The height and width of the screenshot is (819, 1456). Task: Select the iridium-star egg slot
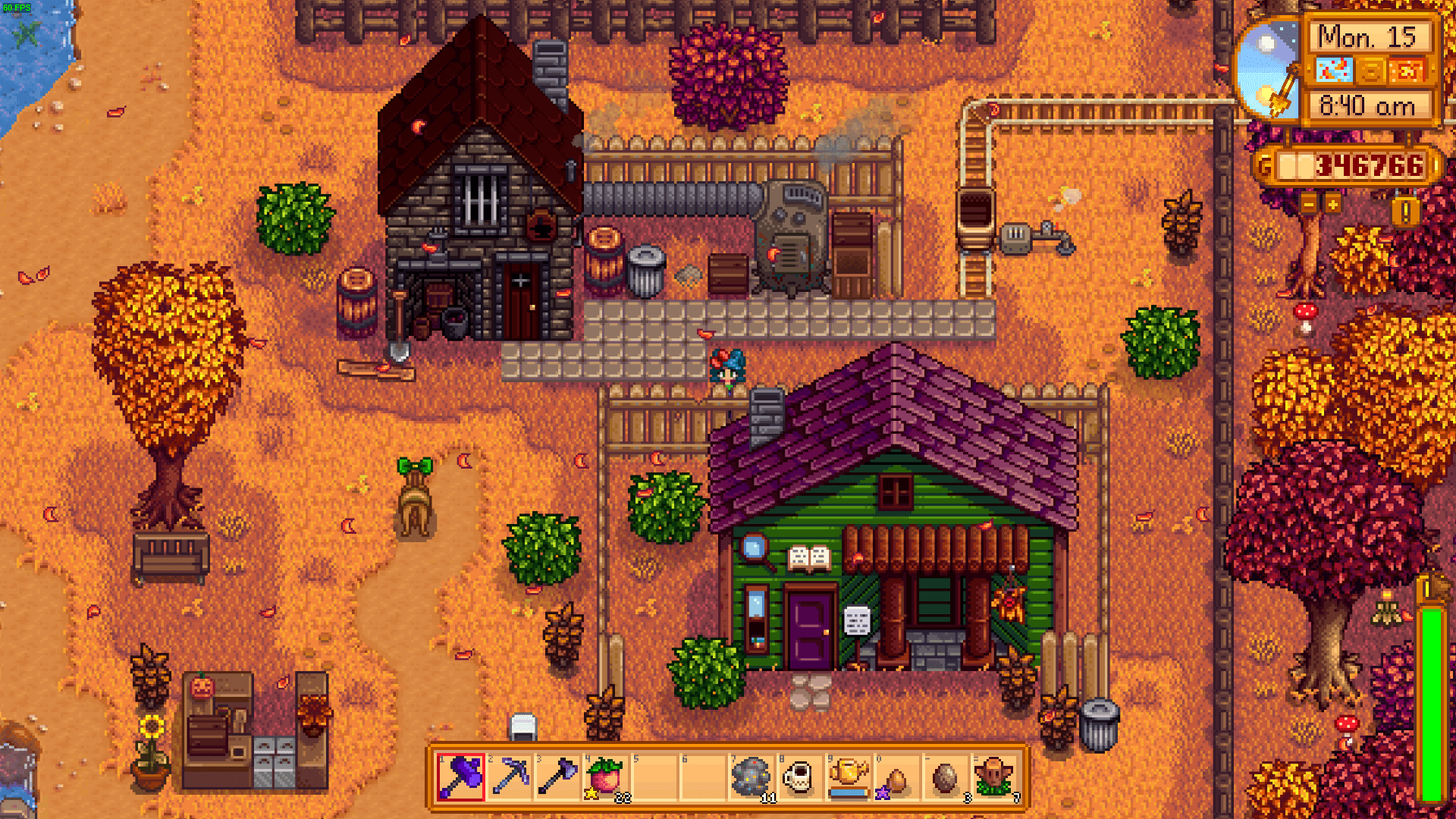click(896, 777)
